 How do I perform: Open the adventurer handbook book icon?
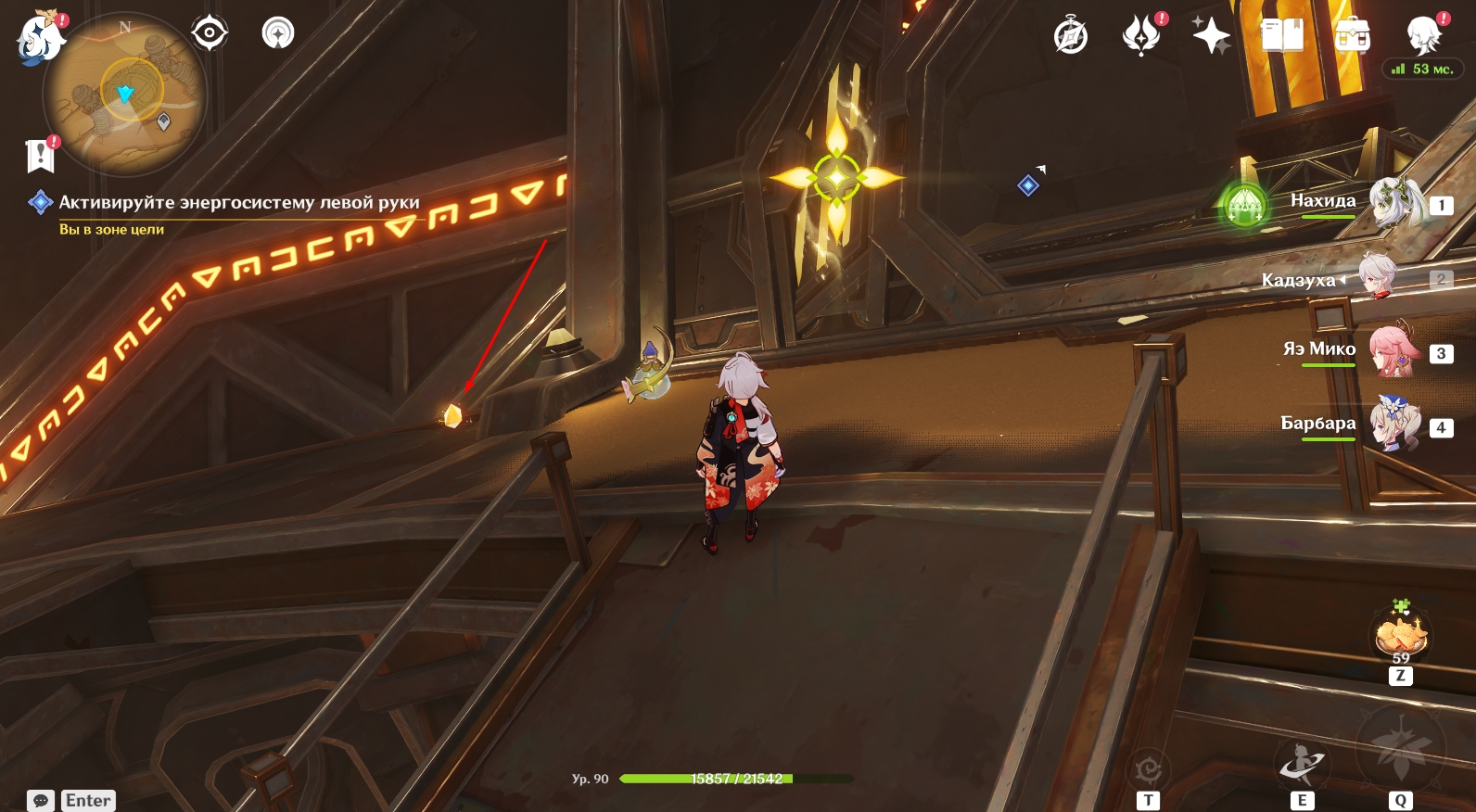1282,37
